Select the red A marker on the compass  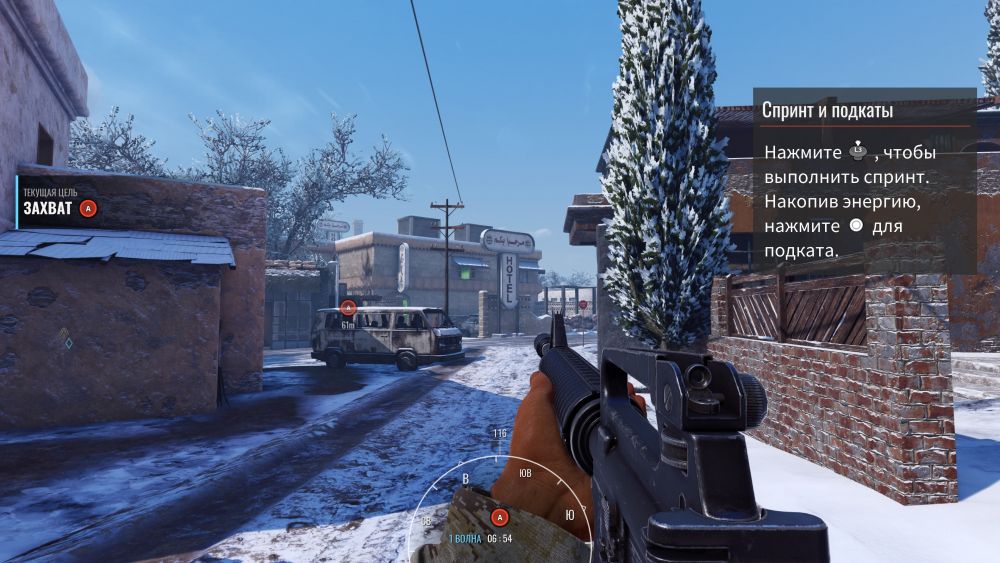tap(500, 517)
